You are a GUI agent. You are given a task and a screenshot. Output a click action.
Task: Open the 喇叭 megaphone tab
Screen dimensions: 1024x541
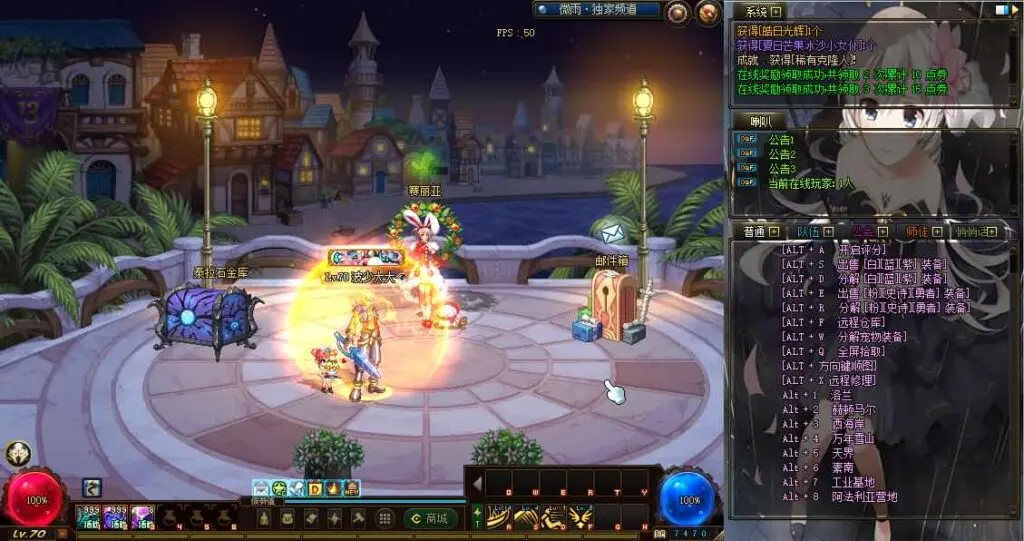coord(762,121)
